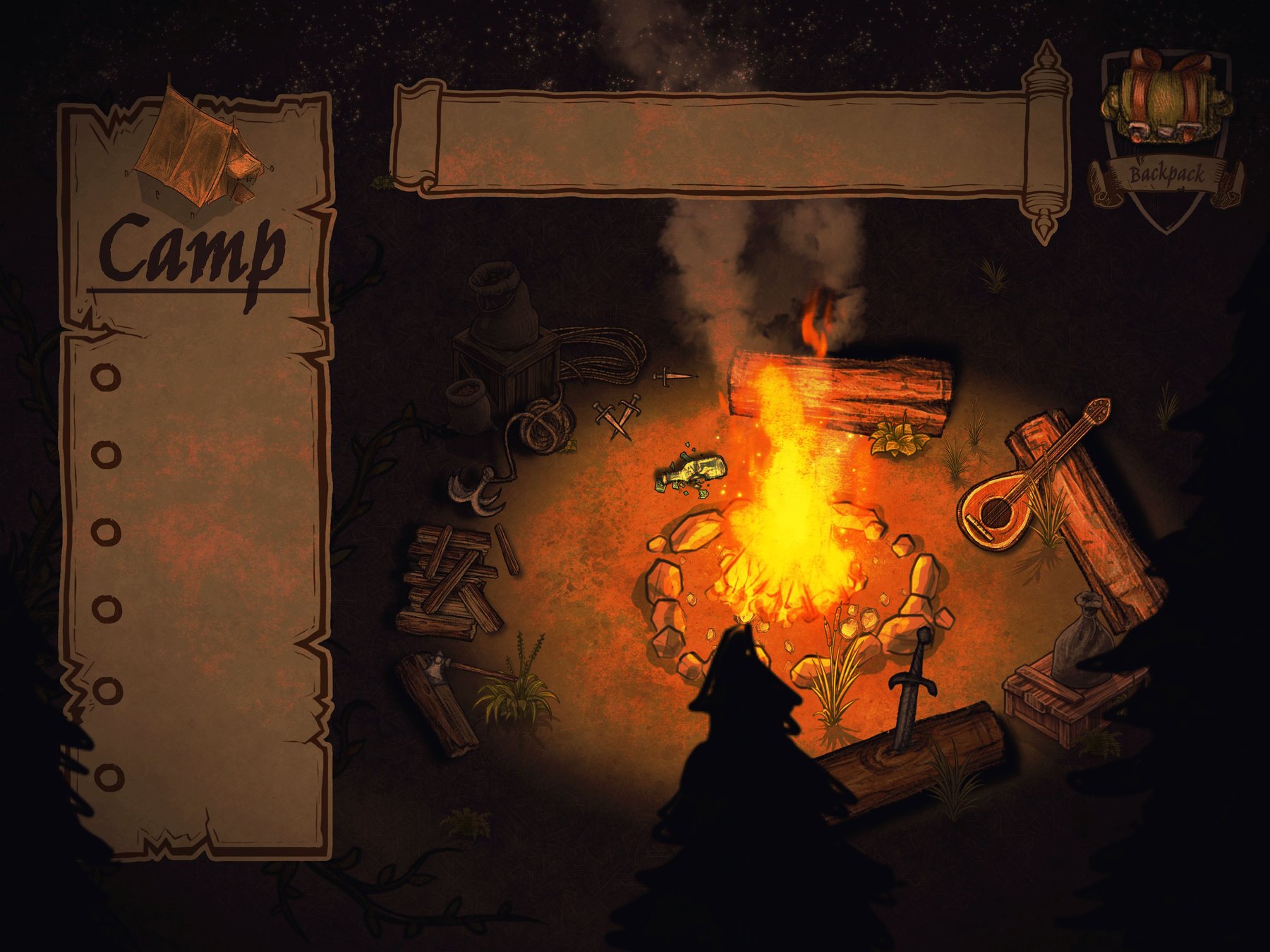Click the Backpack ribbon text
This screenshot has height=952, width=1270.
pos(1168,173)
